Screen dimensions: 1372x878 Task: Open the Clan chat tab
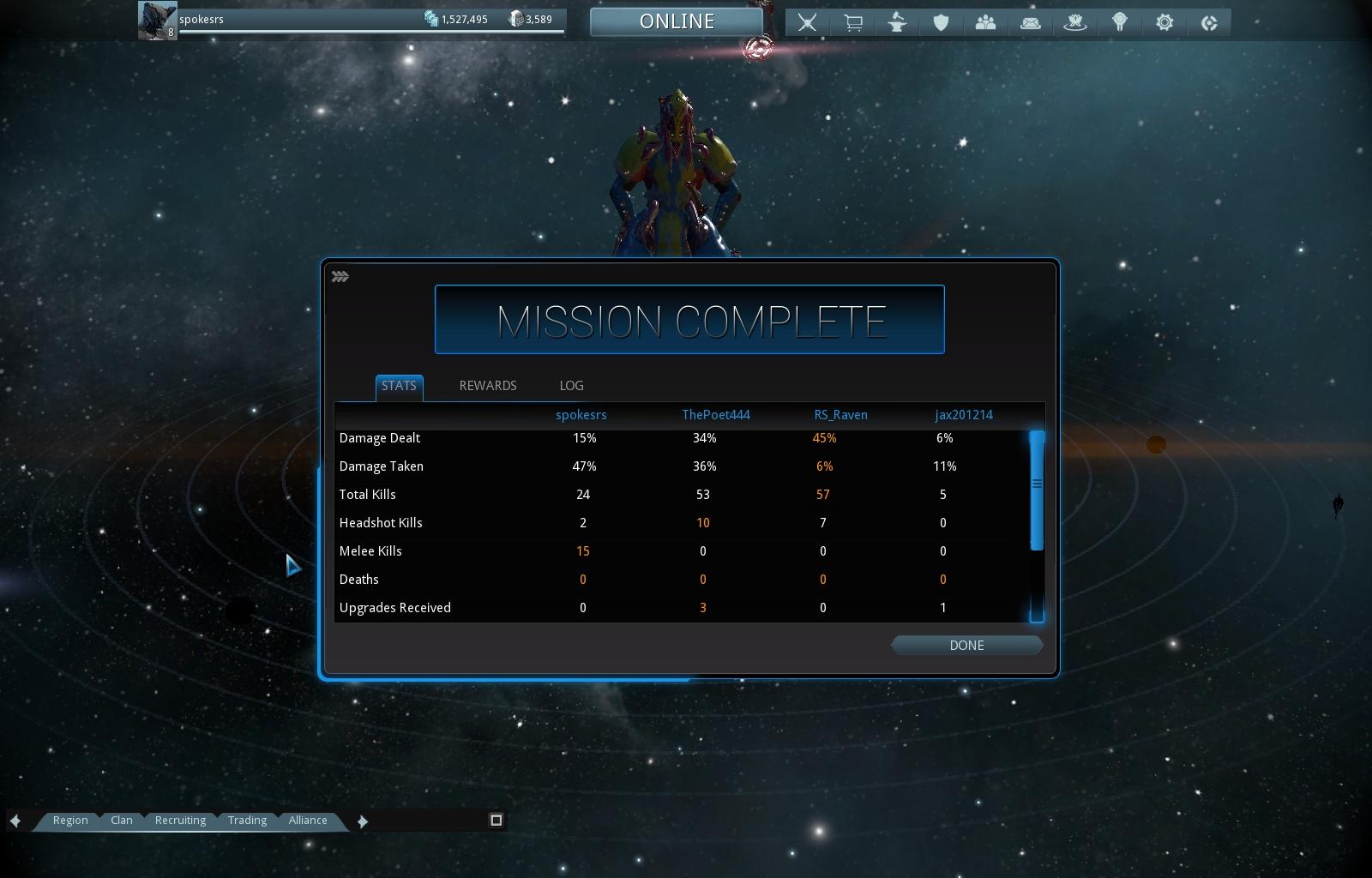(x=122, y=821)
